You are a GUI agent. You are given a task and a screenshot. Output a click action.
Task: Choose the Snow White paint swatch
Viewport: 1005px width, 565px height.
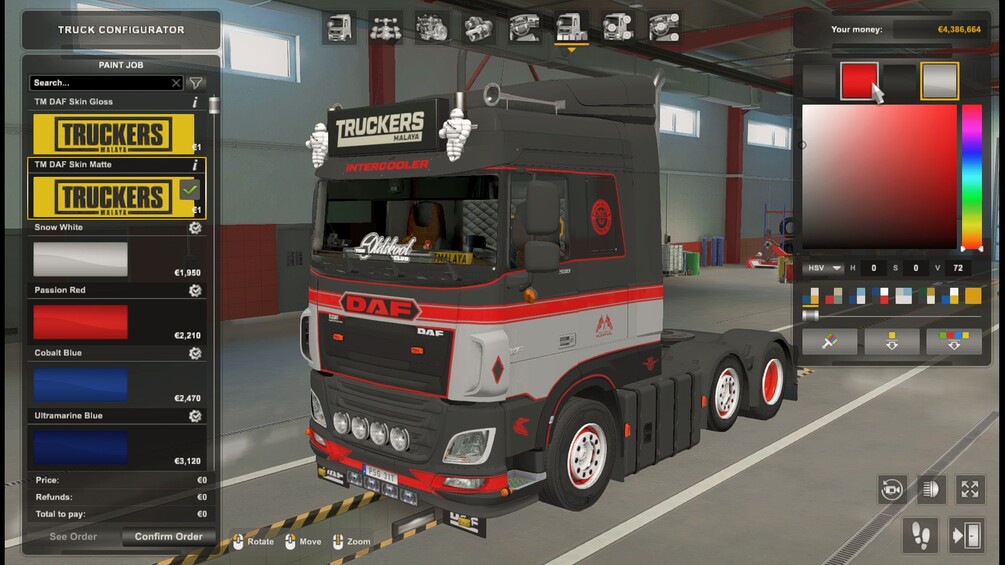coord(81,259)
